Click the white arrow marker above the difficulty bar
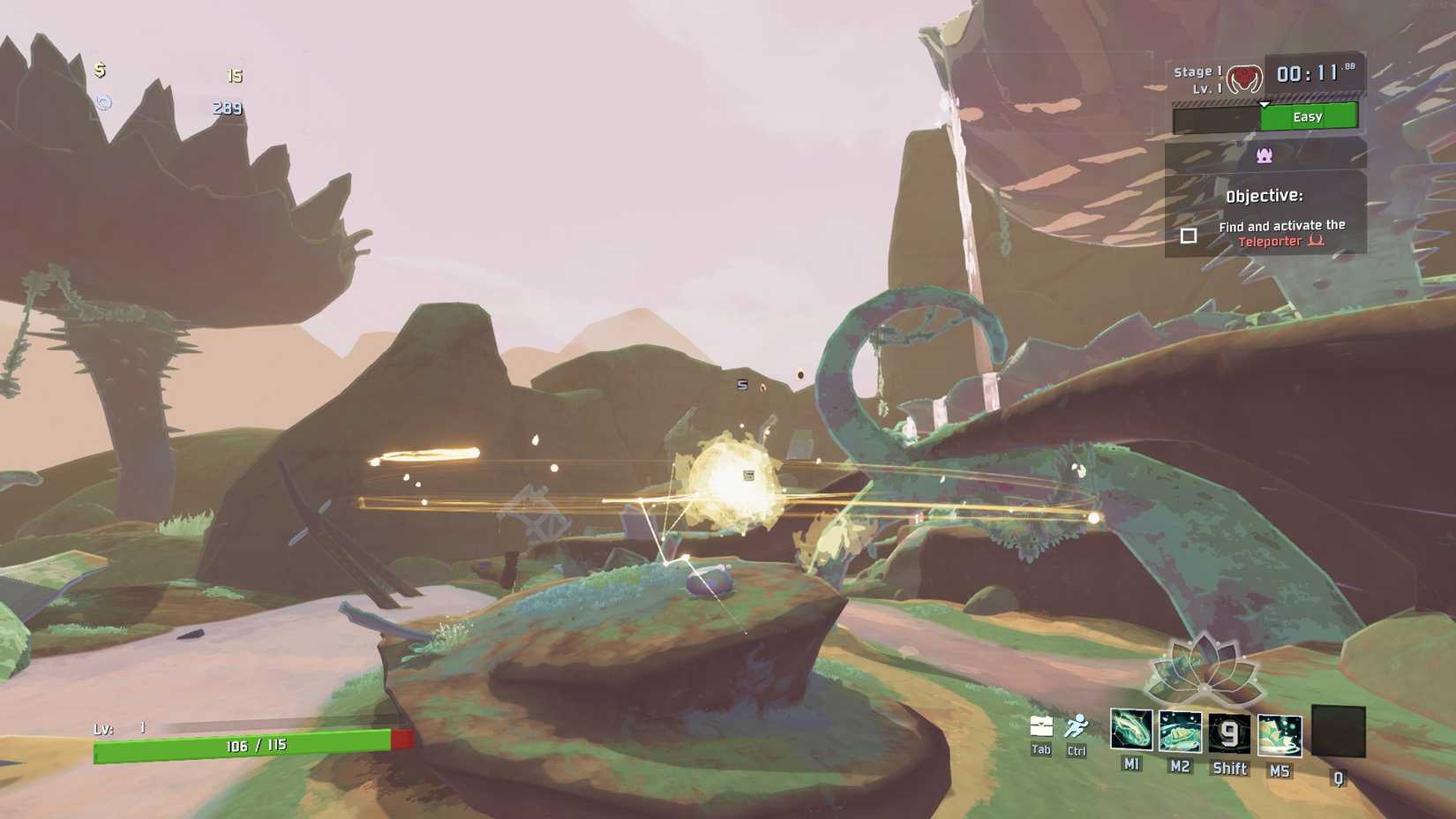Screen dimensions: 1456x819 (1265, 104)
